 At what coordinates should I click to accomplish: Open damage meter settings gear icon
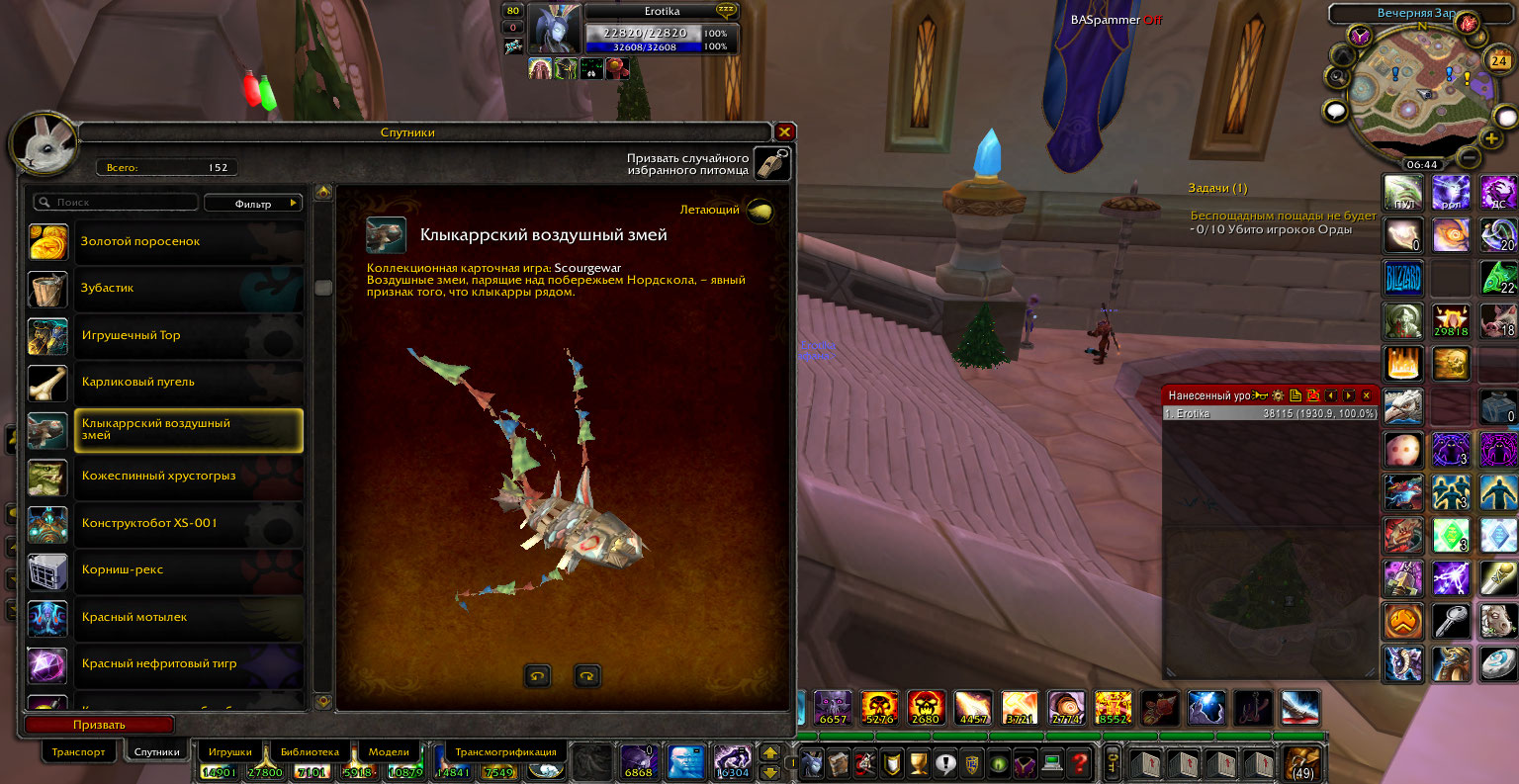(1278, 394)
